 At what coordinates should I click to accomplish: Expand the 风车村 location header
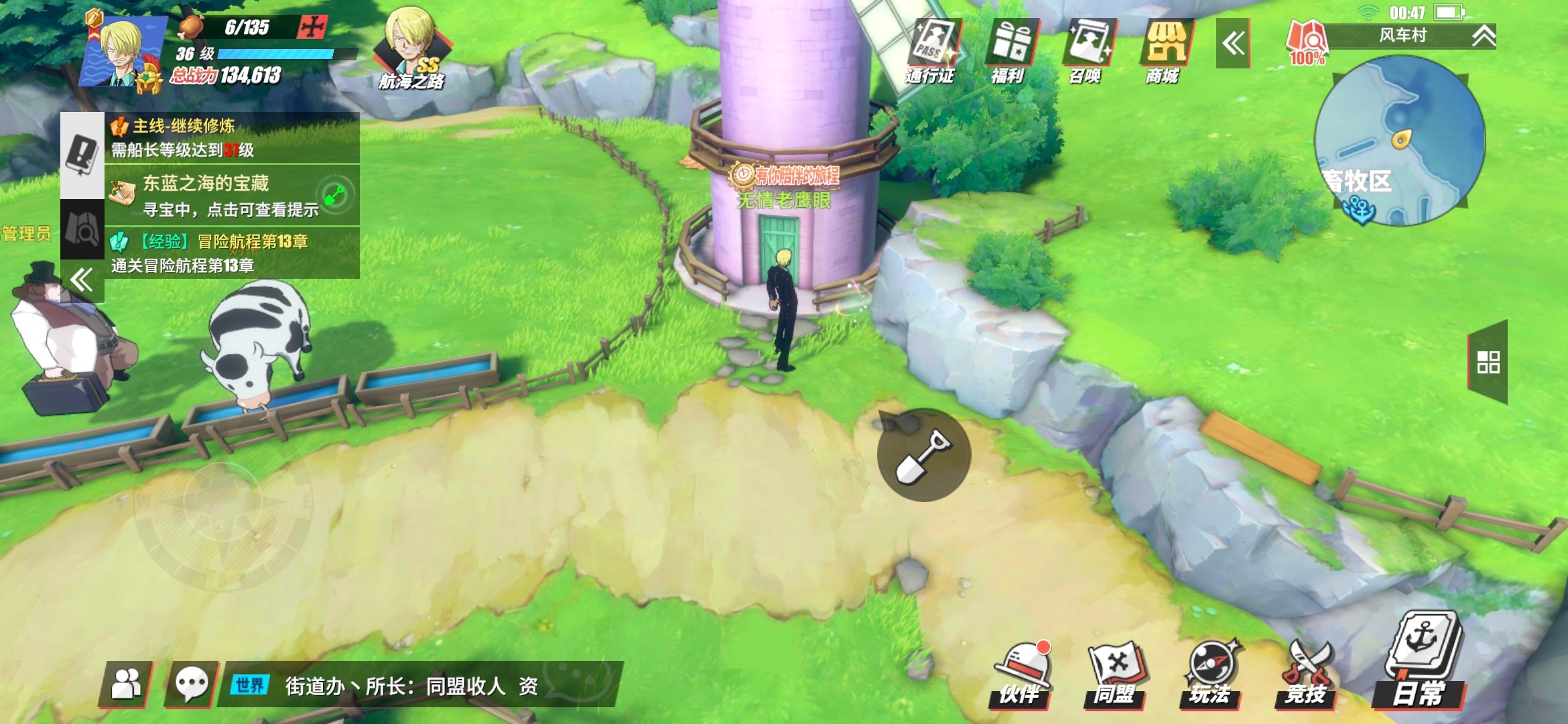click(1484, 36)
